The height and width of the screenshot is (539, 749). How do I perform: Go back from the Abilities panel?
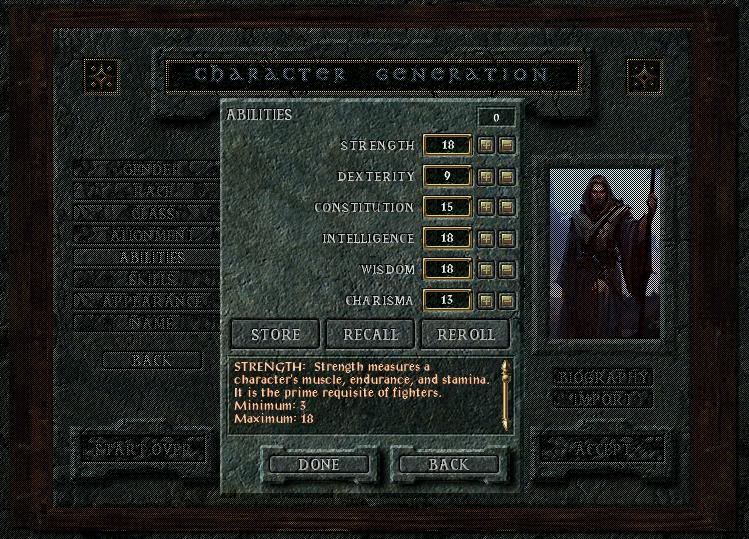point(449,465)
